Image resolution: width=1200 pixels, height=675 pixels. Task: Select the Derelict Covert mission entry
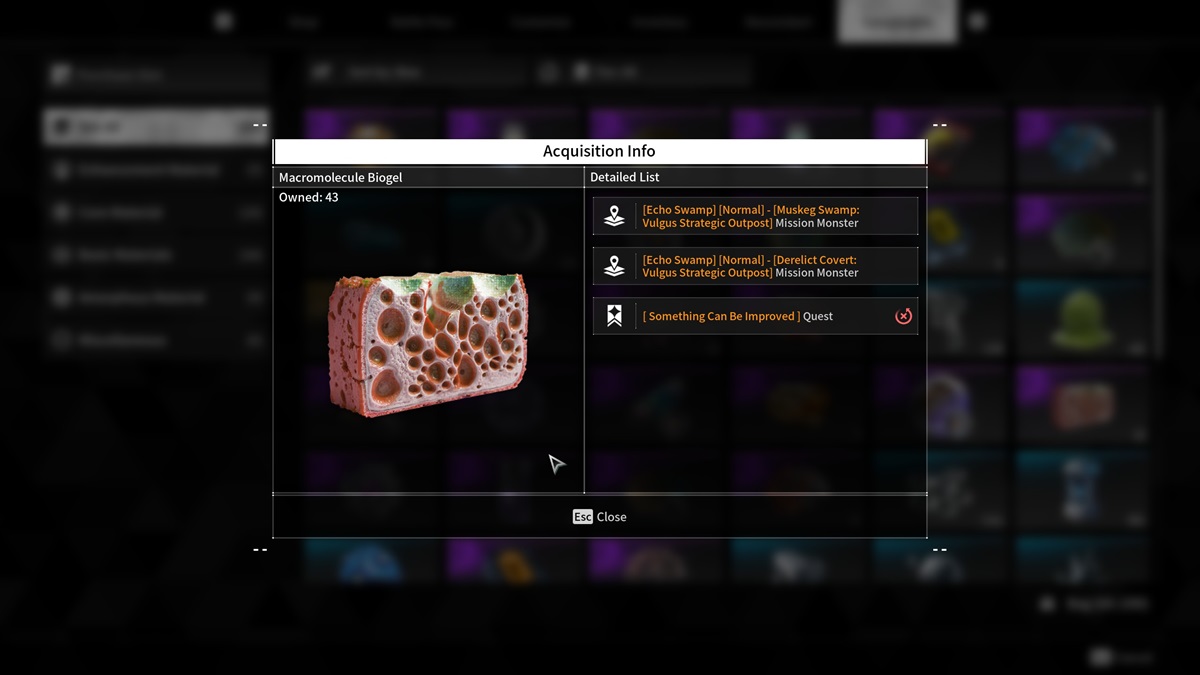point(755,266)
